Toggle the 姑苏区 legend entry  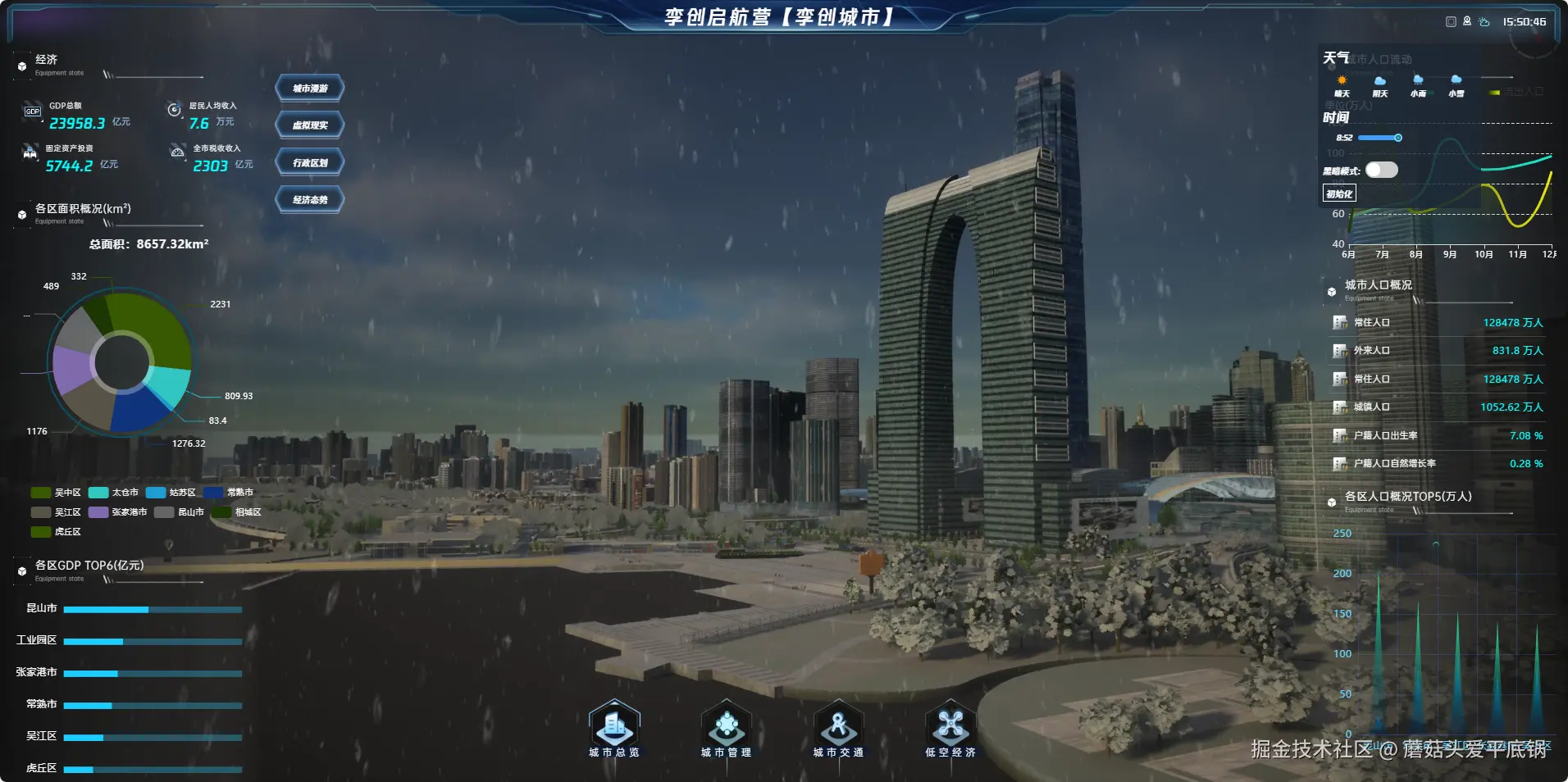[x=171, y=493]
